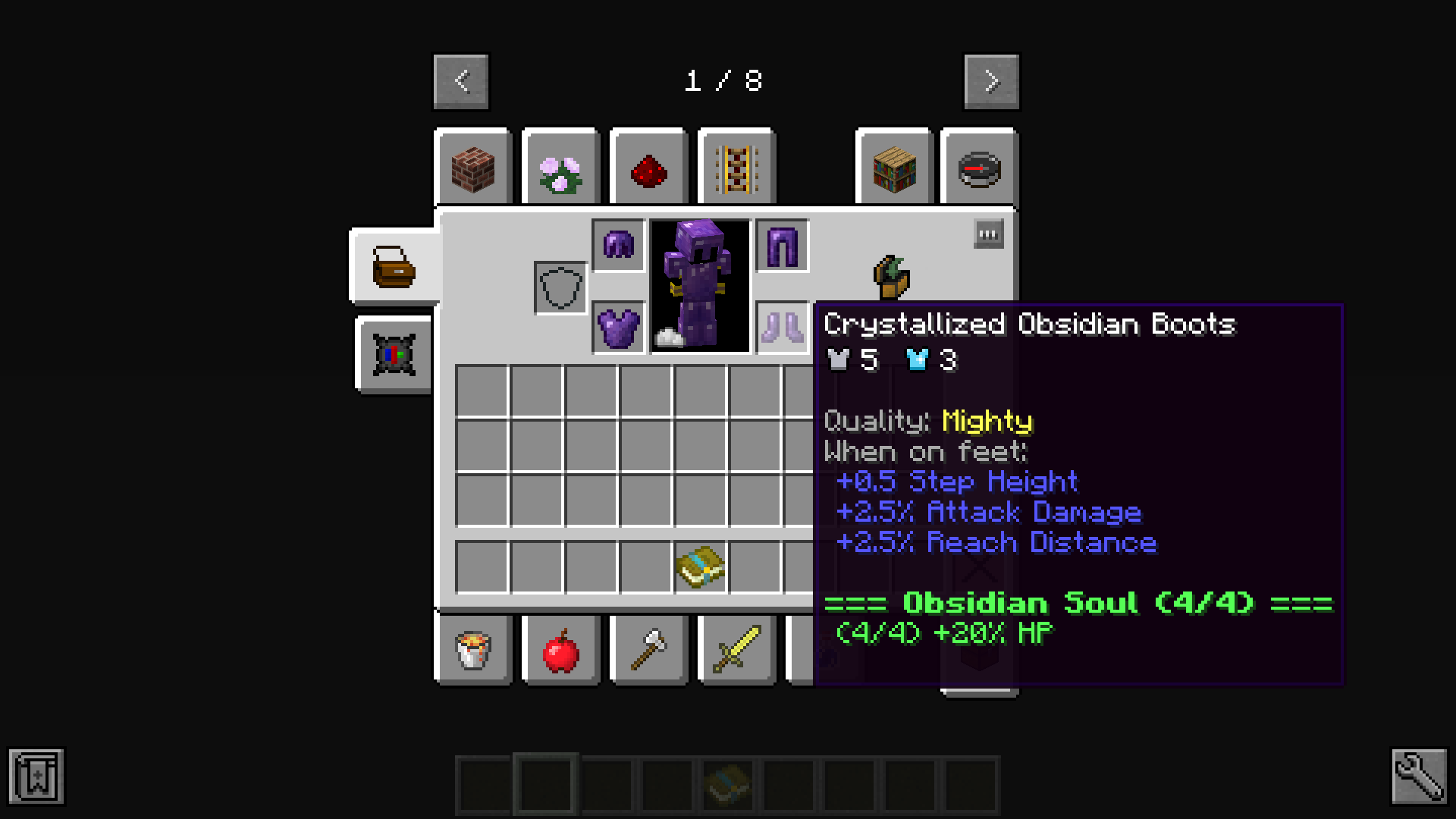
Task: Select the bookshelf tab icon
Action: point(893,168)
